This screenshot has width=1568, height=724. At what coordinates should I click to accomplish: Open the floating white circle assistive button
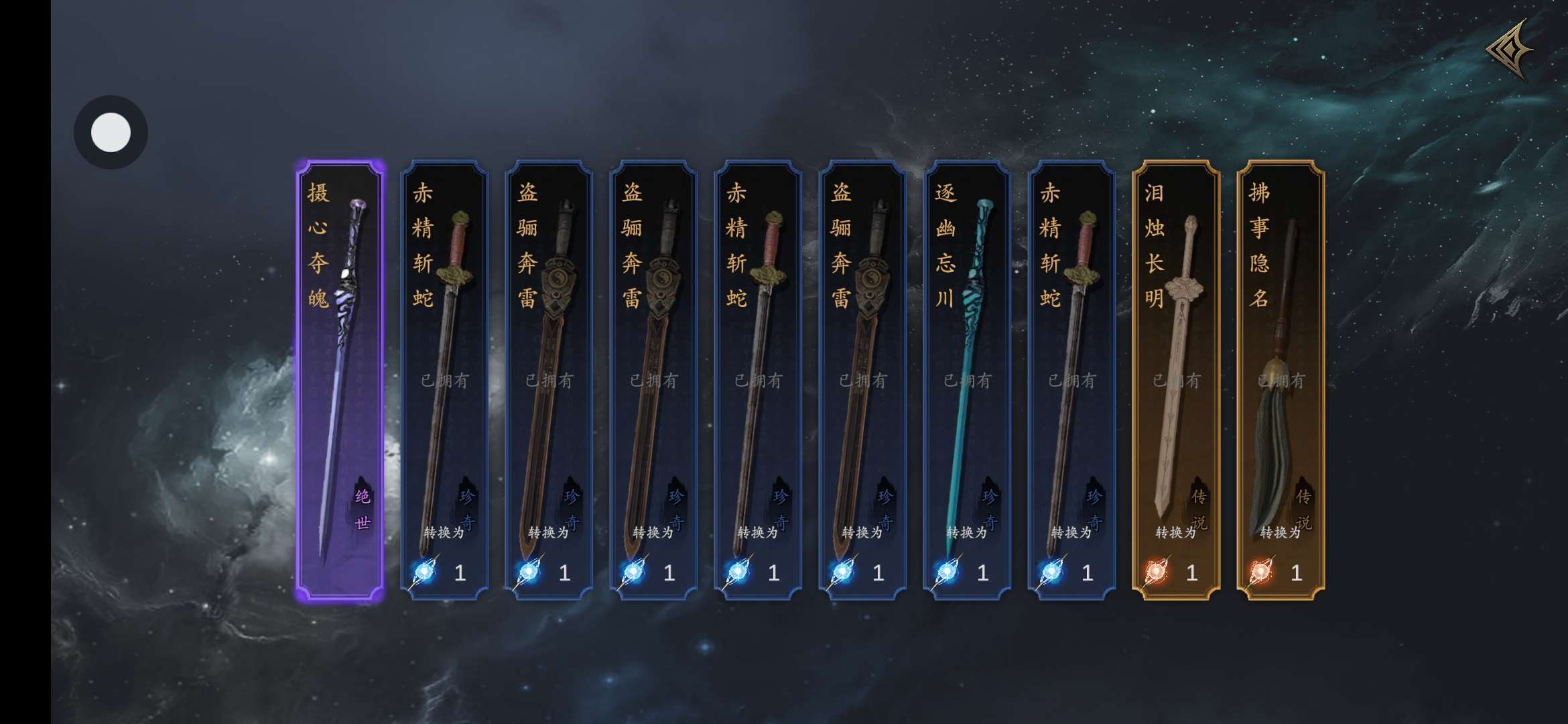tap(111, 132)
